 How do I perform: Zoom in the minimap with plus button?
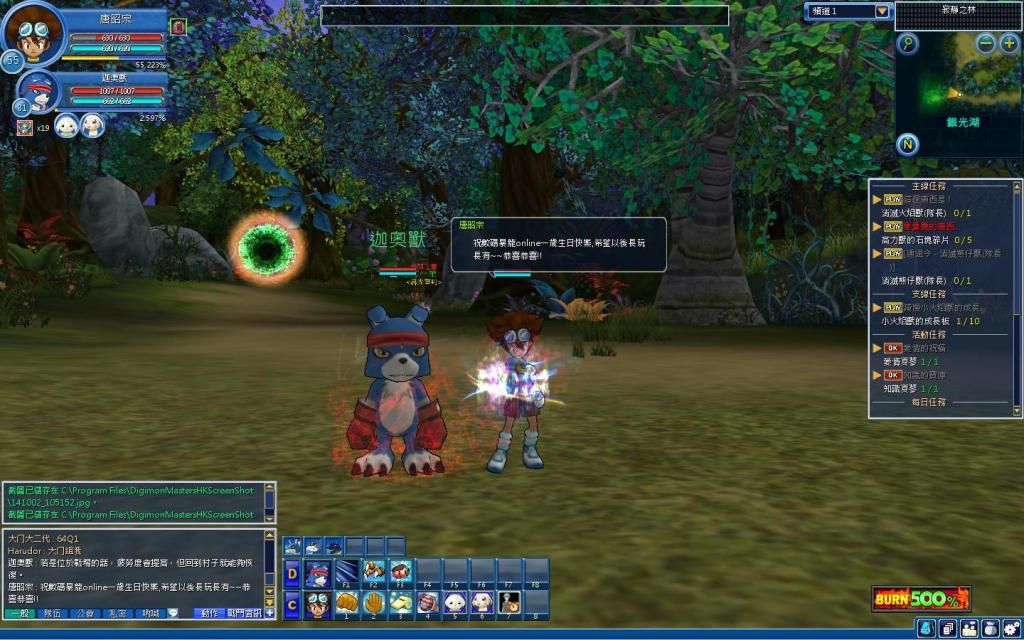tap(1009, 43)
